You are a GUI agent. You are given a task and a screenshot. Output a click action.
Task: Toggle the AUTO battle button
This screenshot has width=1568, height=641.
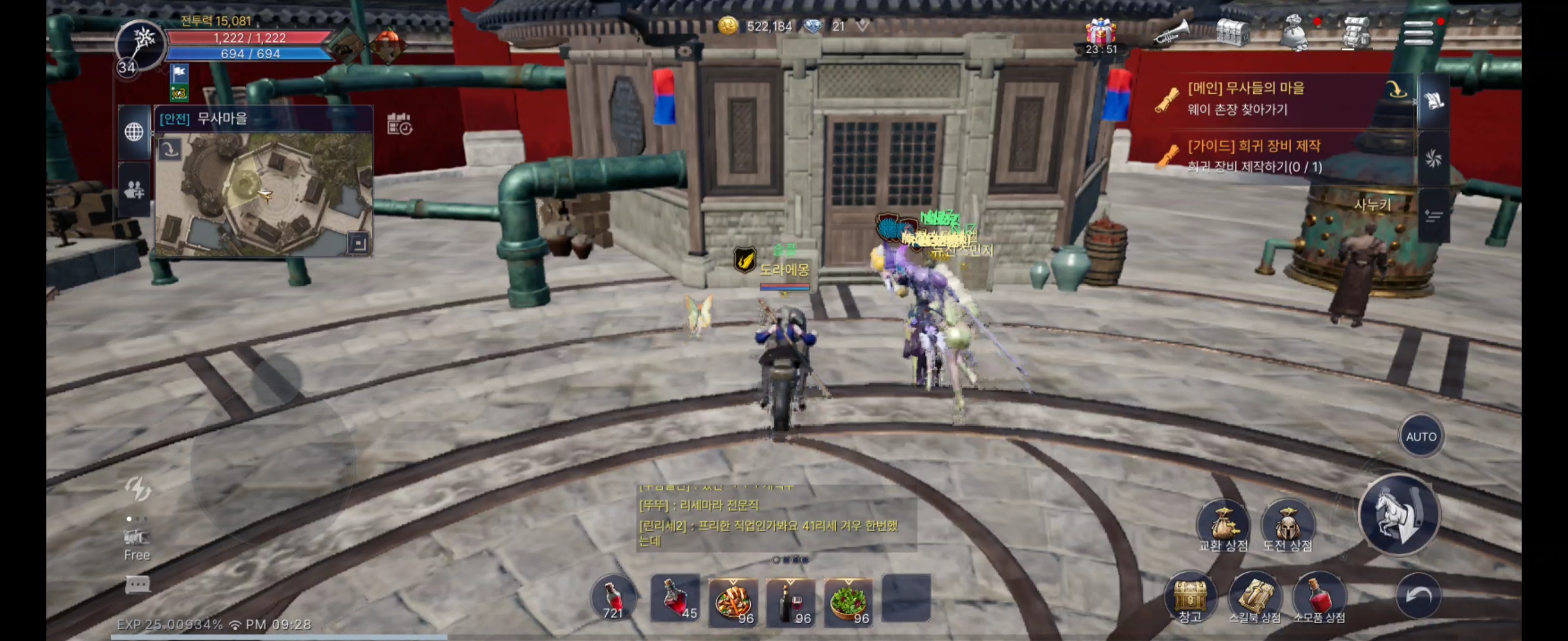click(x=1421, y=436)
